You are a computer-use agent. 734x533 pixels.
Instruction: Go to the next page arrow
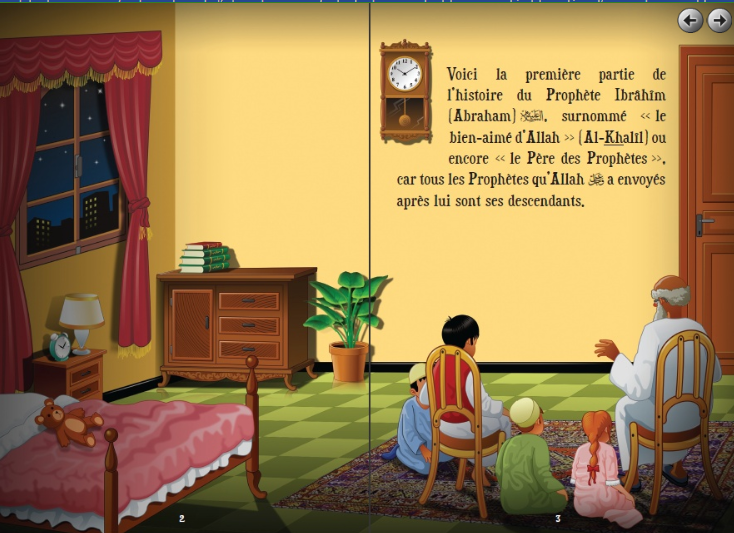(718, 20)
